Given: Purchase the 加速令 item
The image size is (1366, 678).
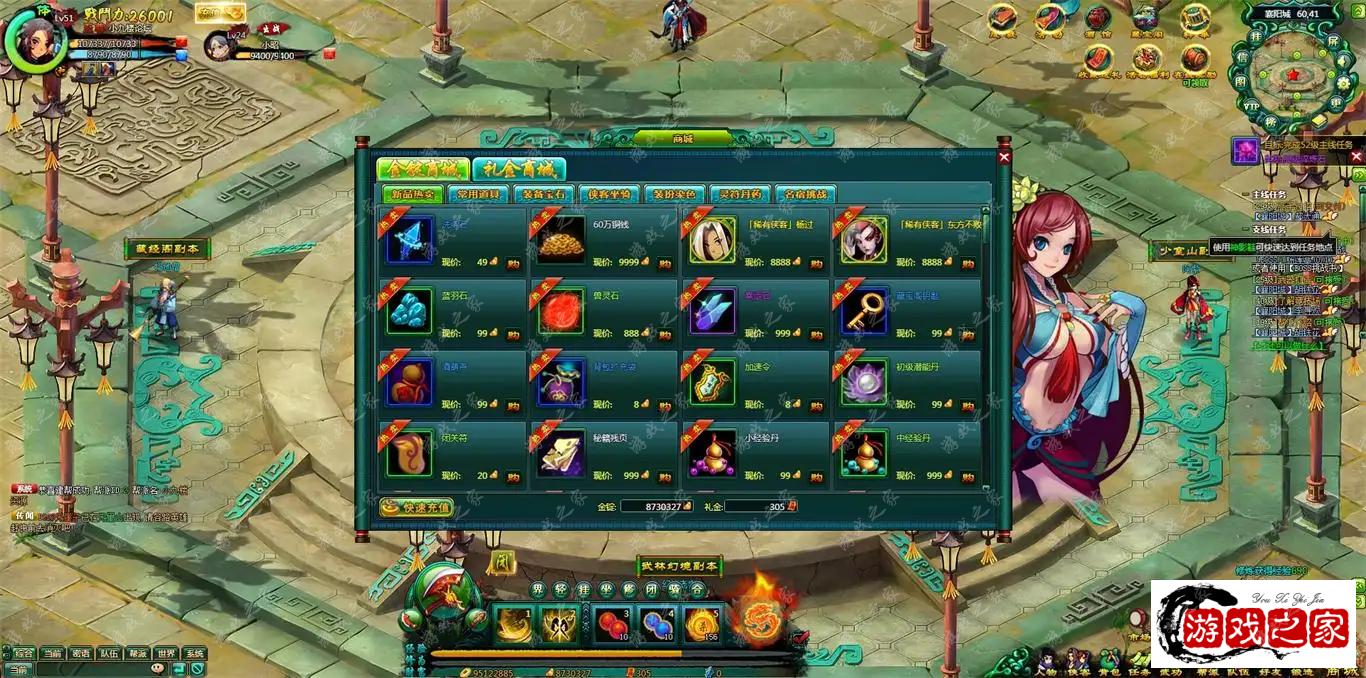Looking at the screenshot, I should (x=815, y=405).
